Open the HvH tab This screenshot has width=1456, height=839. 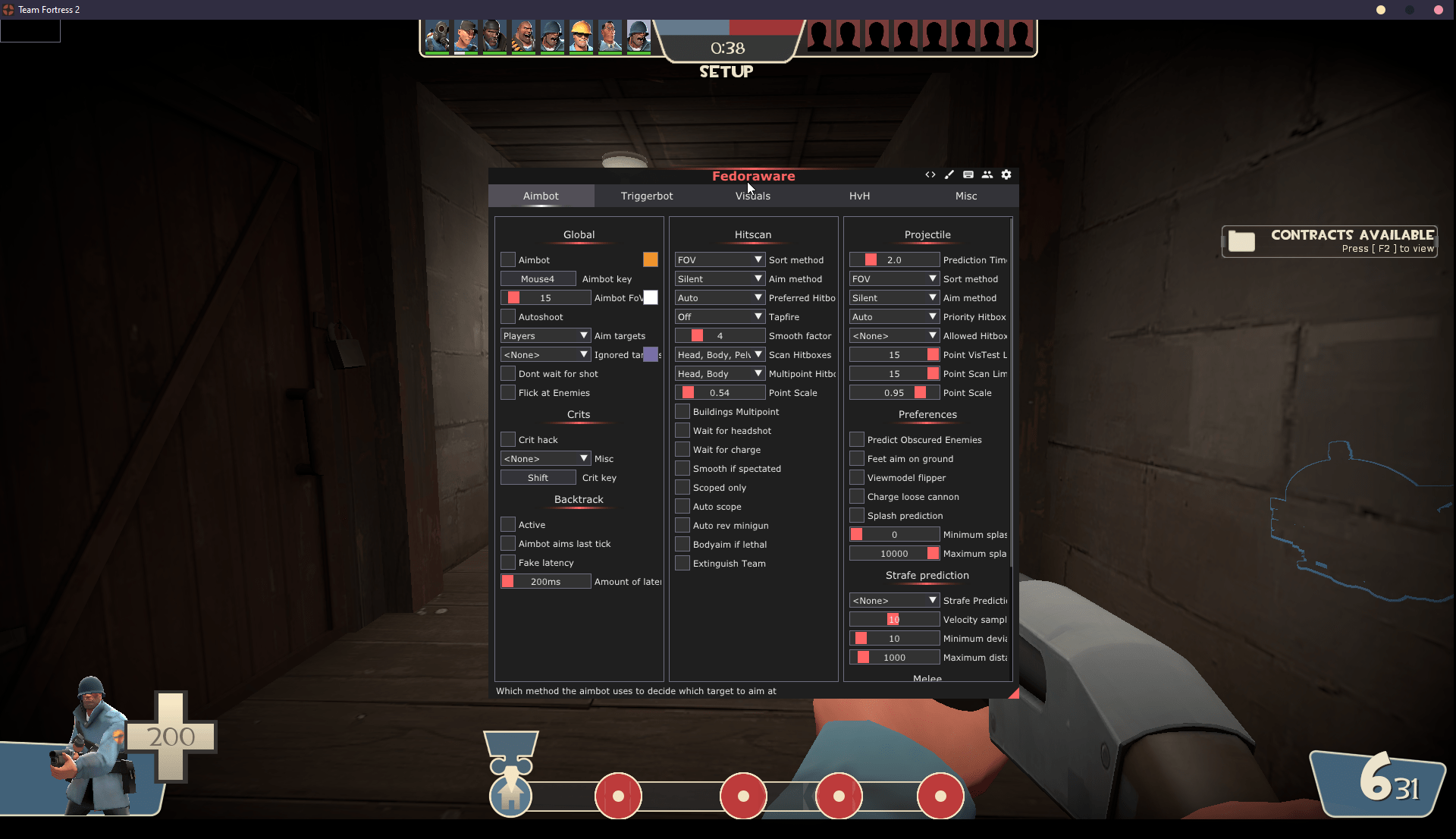[x=859, y=196]
